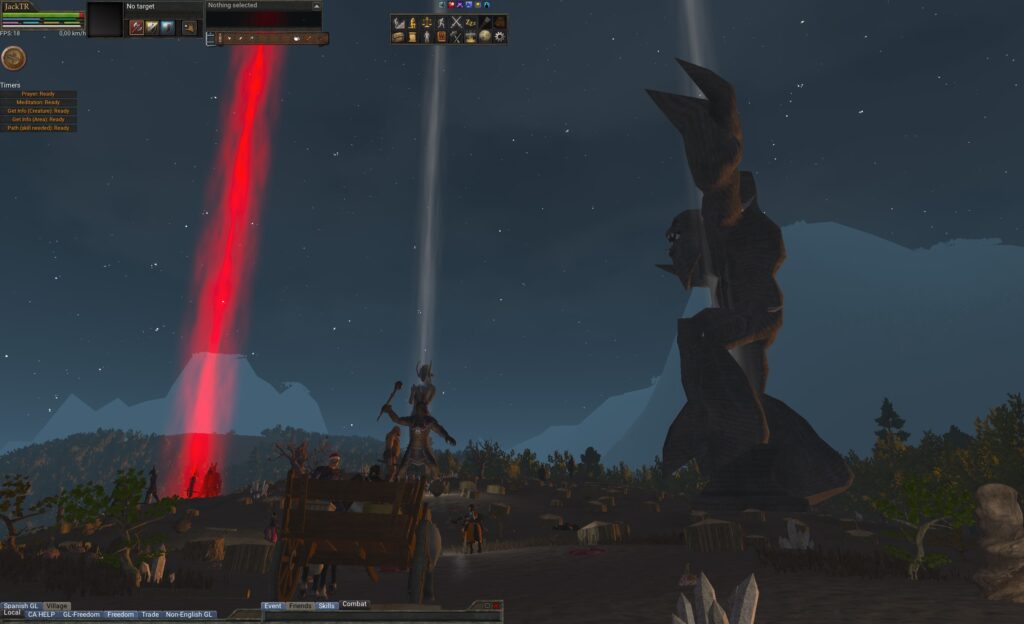This screenshot has width=1024, height=624.
Task: Select the GL-Freedom chat channel
Action: click(x=80, y=615)
